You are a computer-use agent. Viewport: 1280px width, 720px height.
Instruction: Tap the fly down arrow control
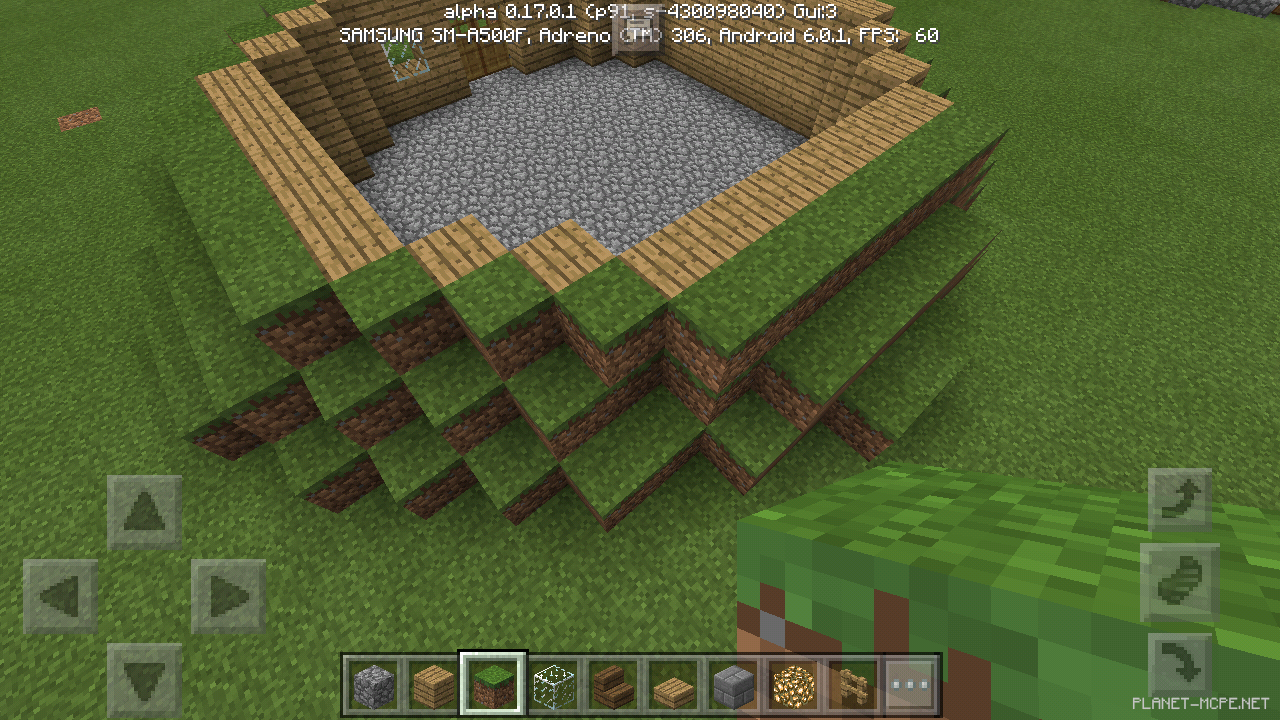[1181, 660]
